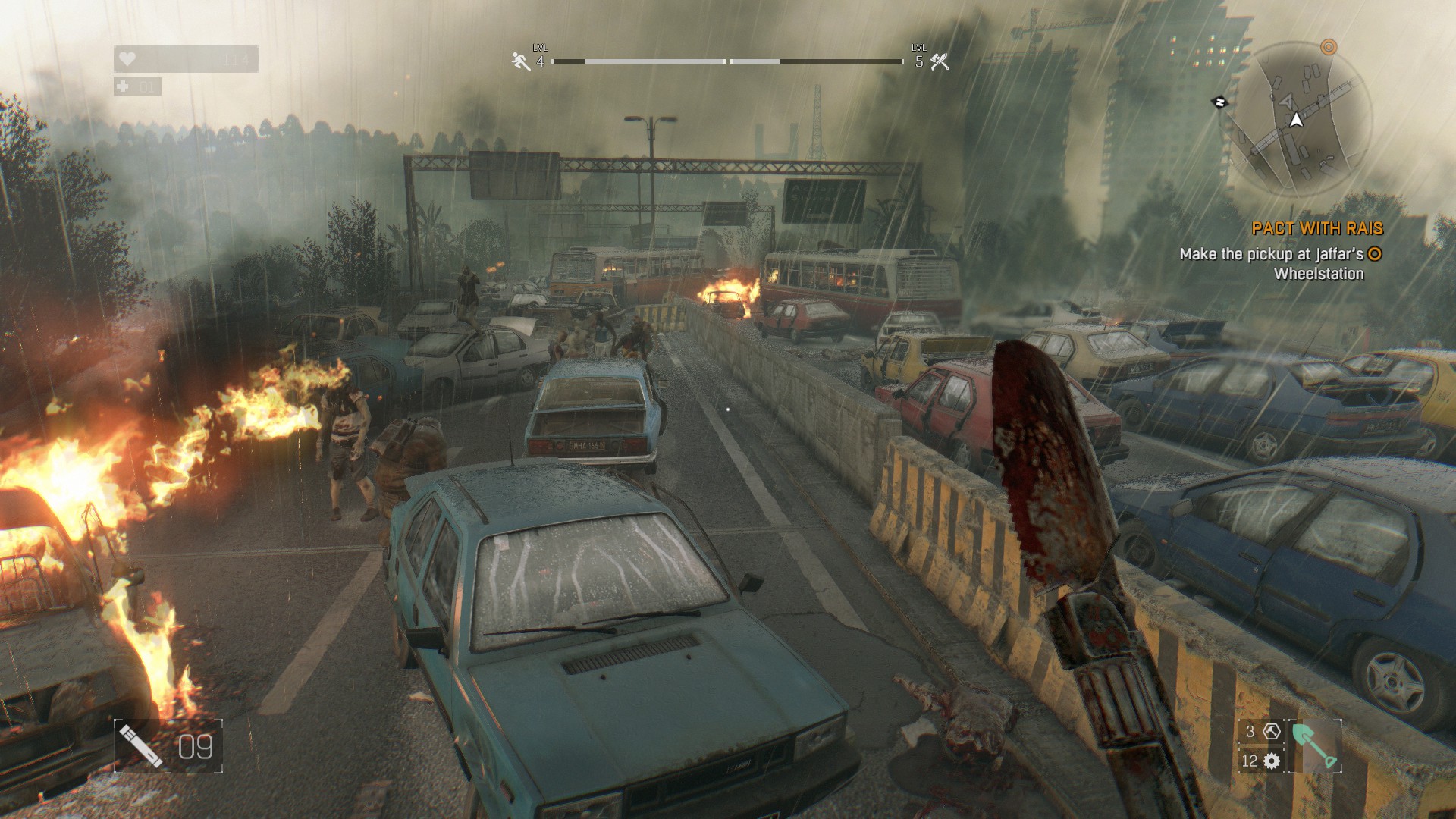Open the power crossed-tools level icon
Screen dimensions: 1456x819
tap(940, 61)
